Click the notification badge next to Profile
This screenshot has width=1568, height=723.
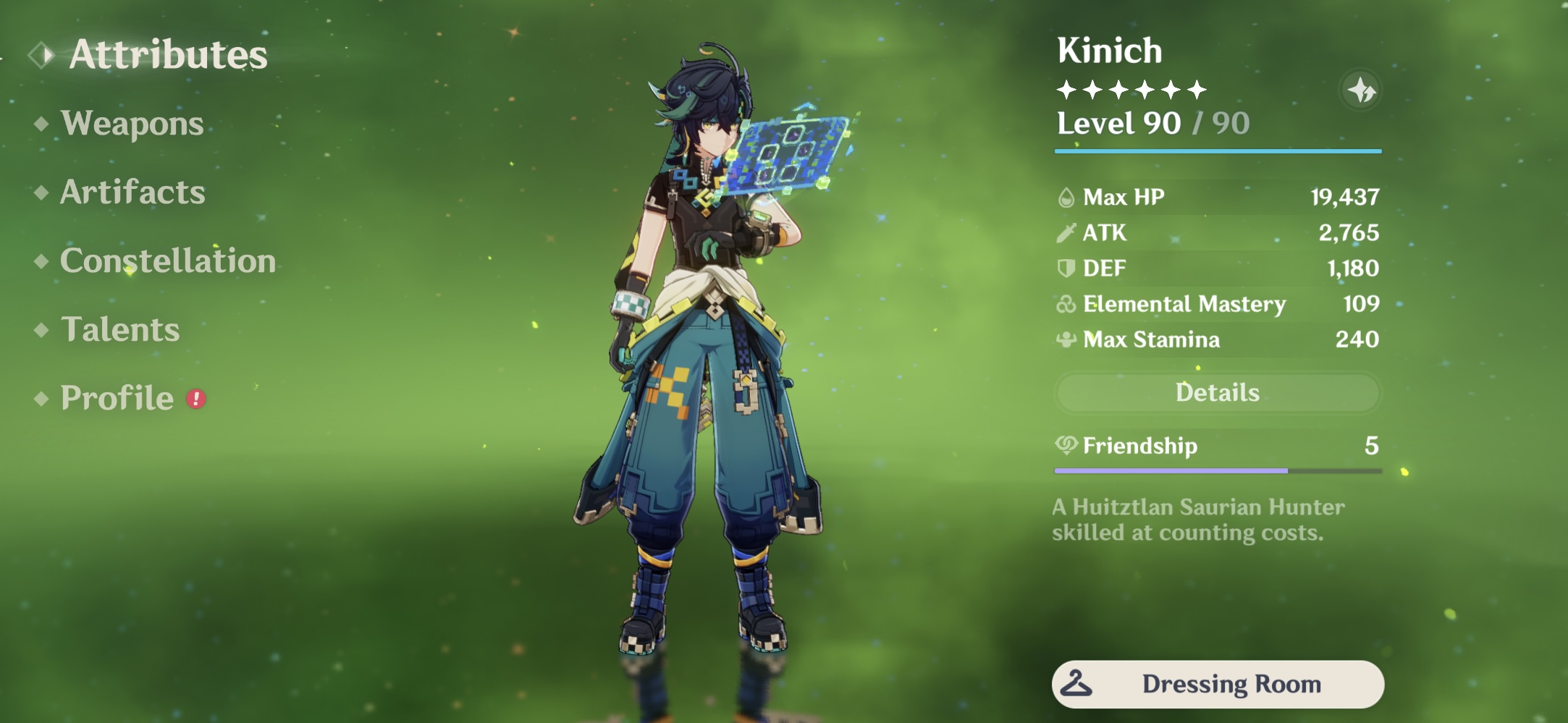click(194, 397)
